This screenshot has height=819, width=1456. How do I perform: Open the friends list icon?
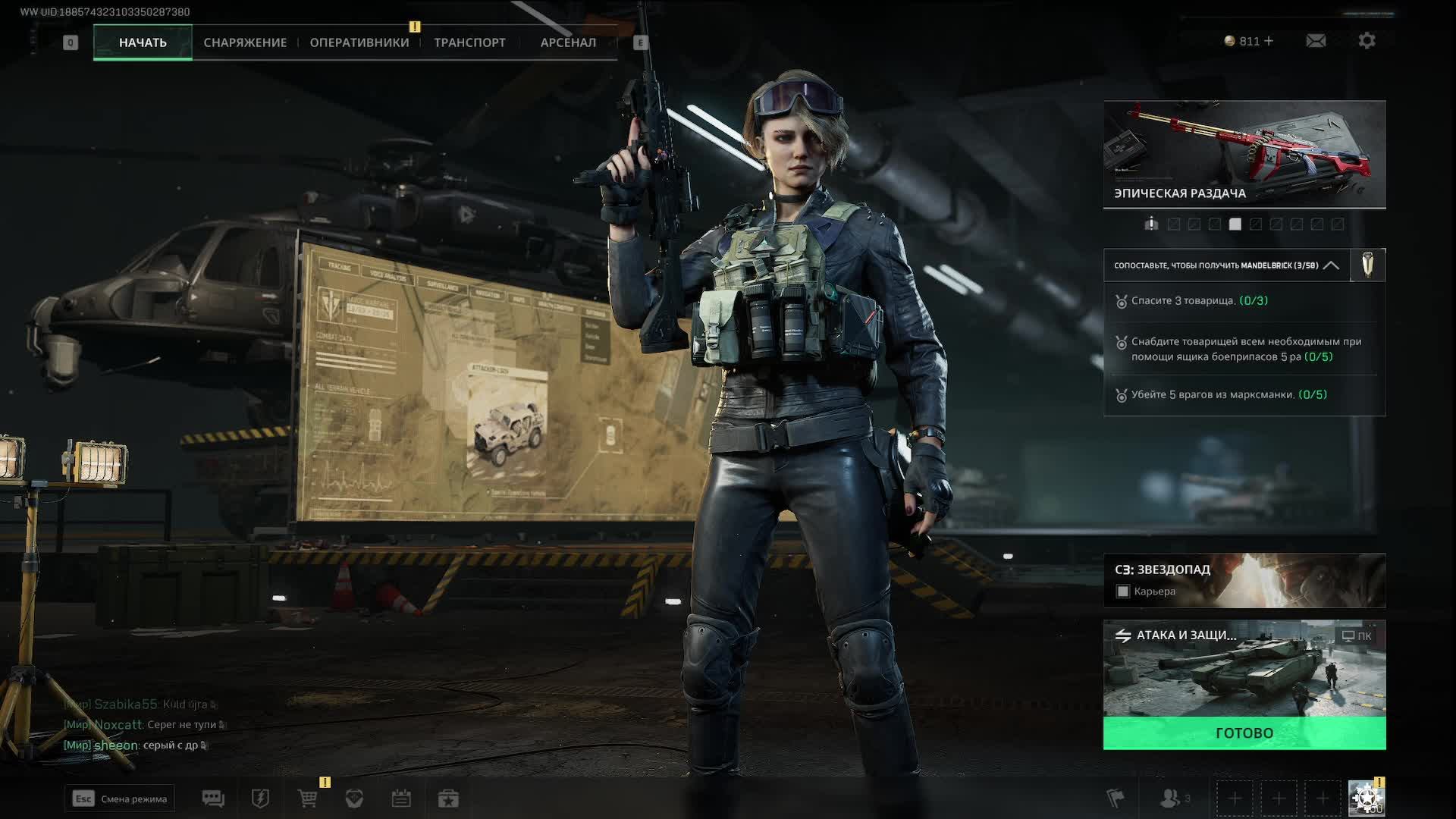[x=1172, y=799]
